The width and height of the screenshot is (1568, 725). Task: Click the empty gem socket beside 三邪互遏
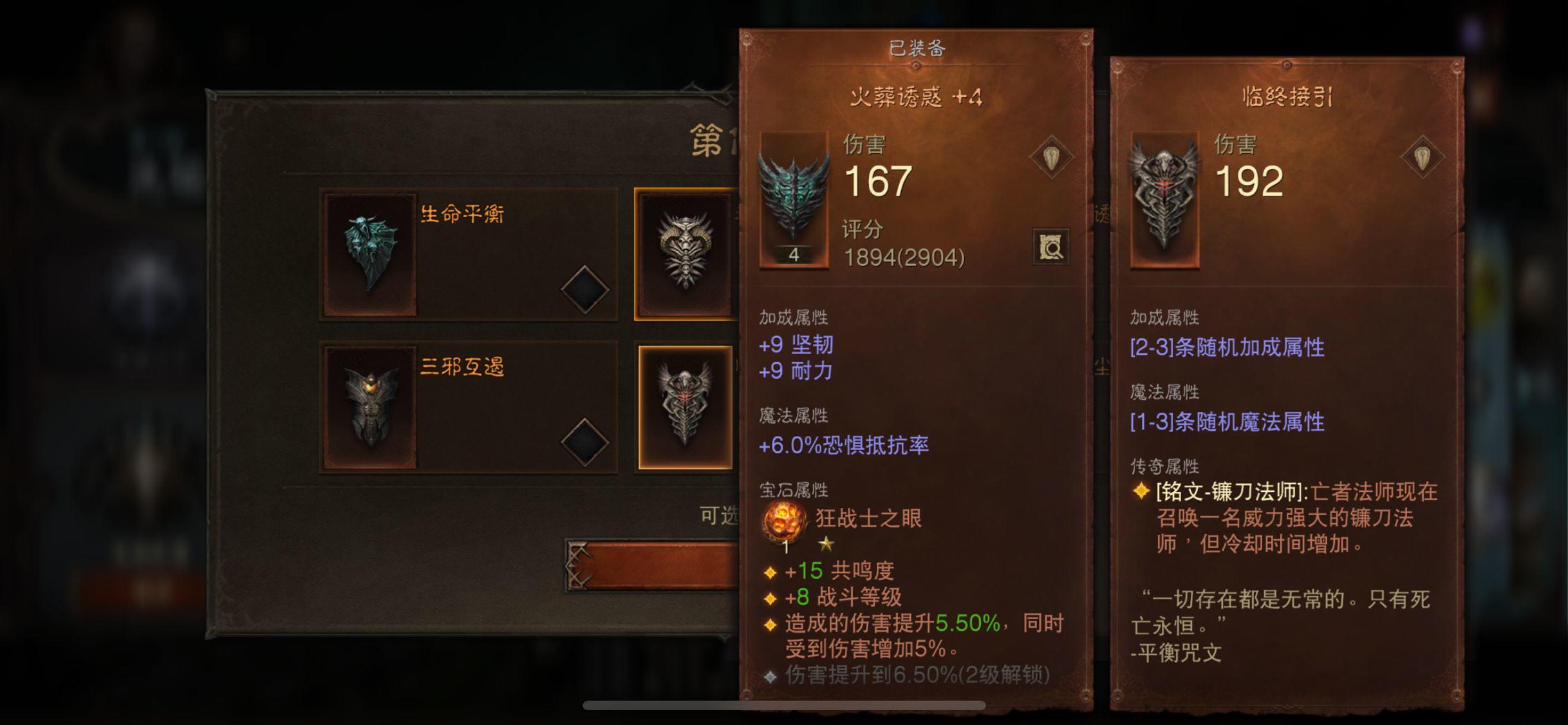tap(584, 442)
